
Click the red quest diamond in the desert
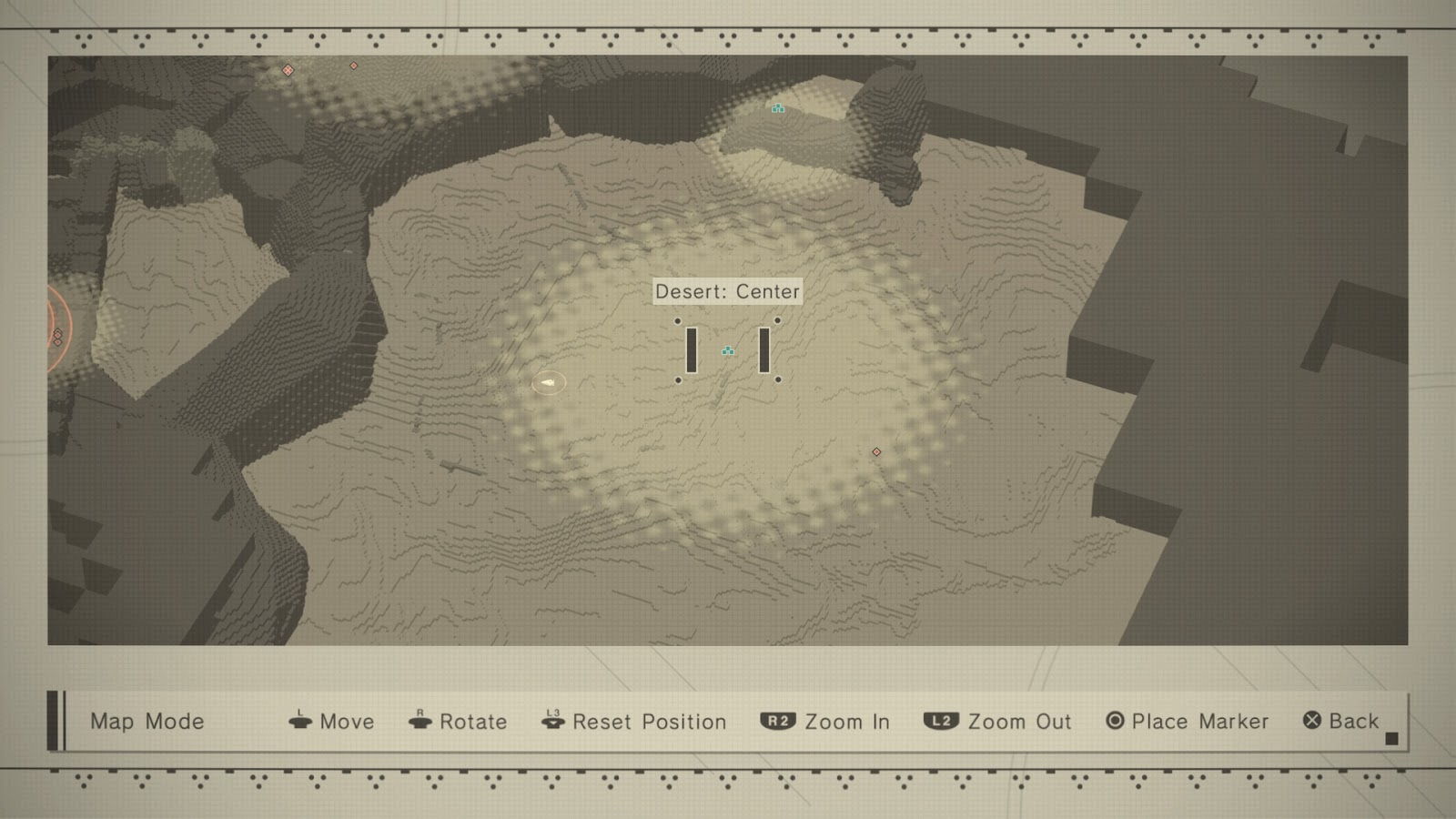(x=876, y=450)
